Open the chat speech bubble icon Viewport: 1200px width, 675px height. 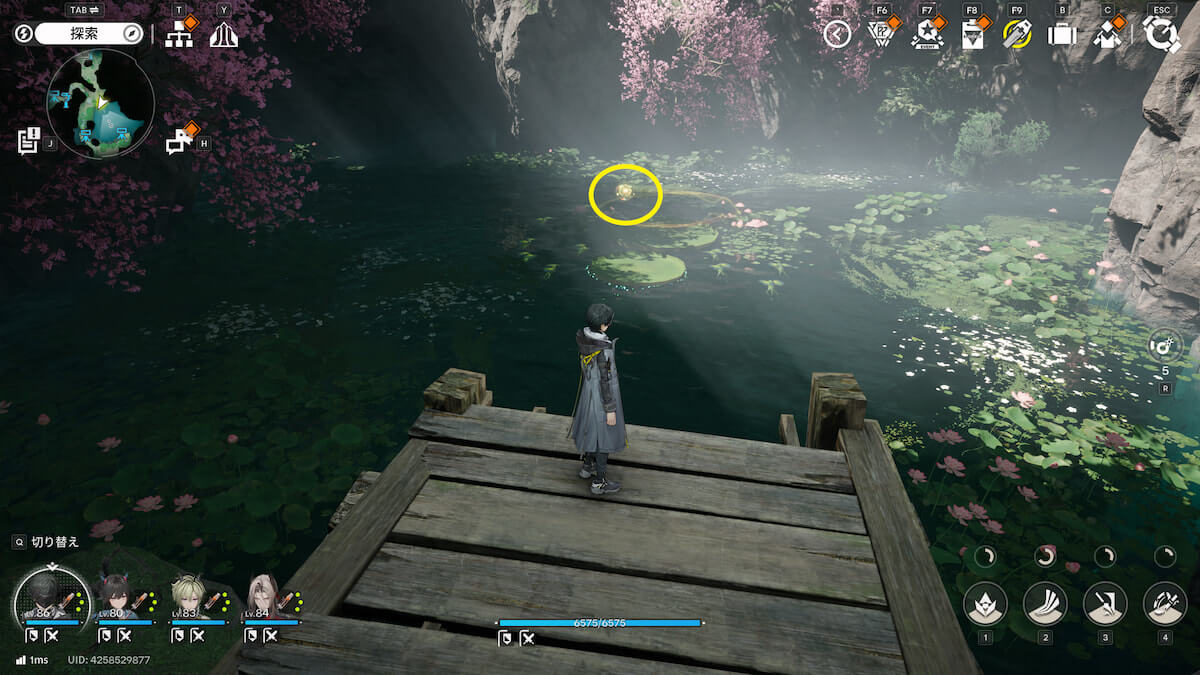point(180,141)
